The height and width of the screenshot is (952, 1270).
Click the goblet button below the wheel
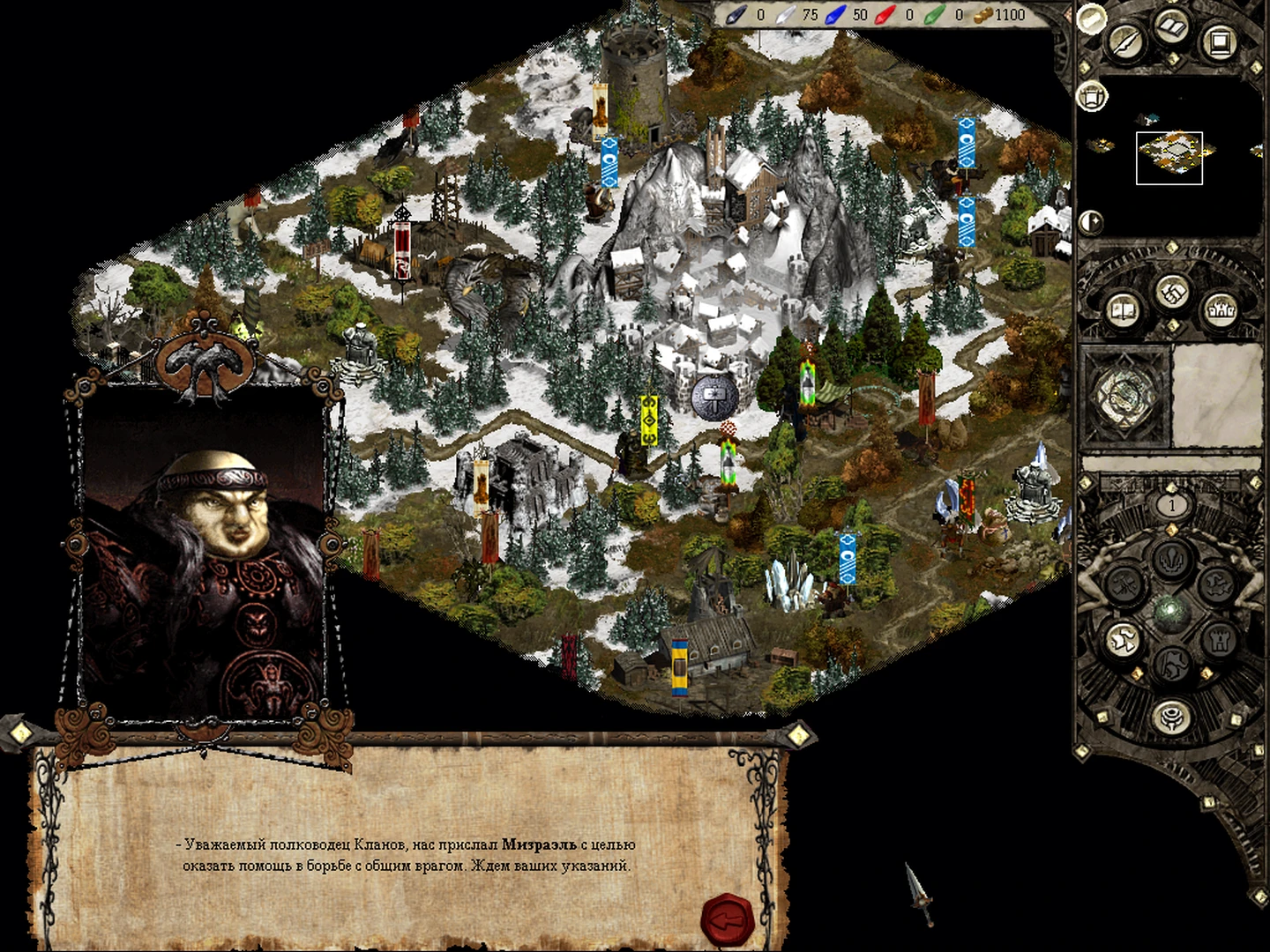point(1171,713)
